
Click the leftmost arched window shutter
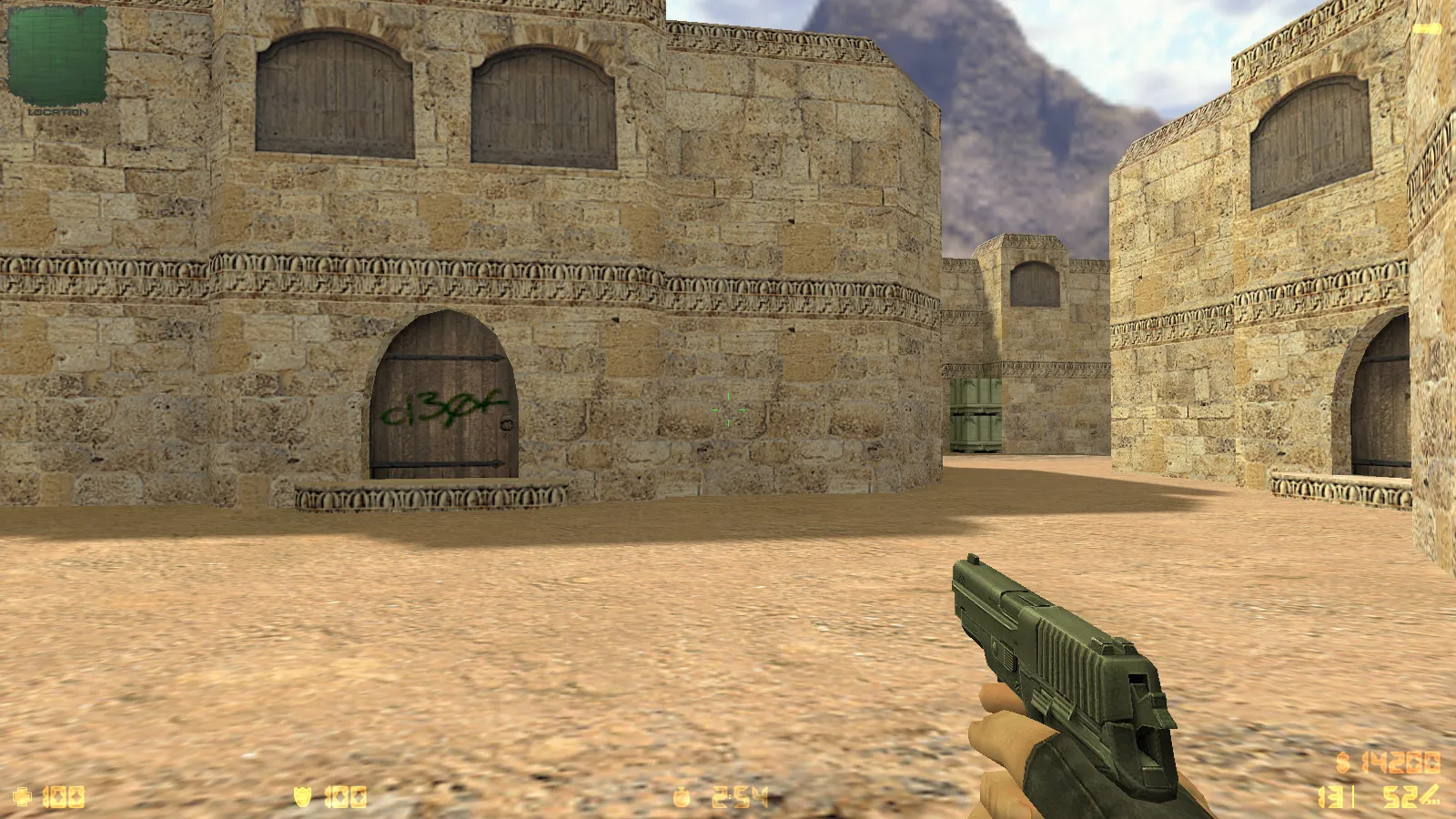[x=332, y=91]
